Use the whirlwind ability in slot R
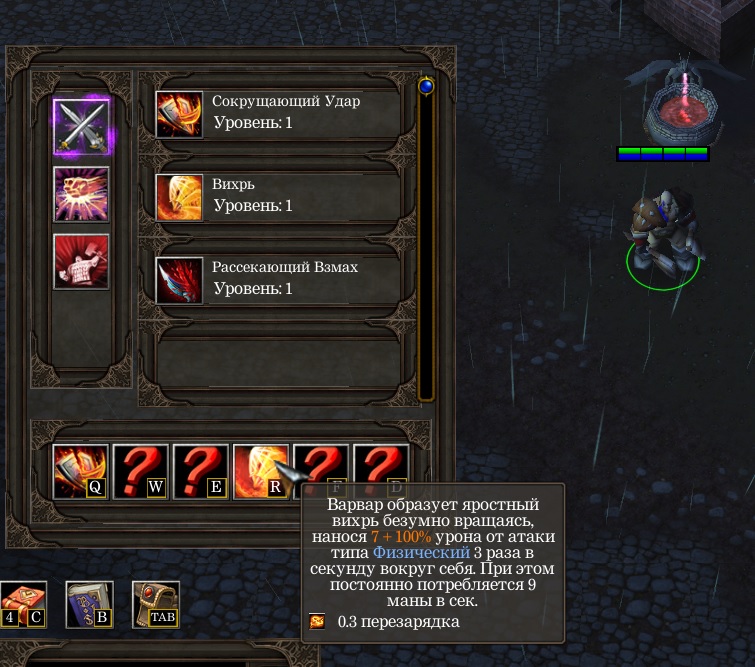Screen dimensions: 755x667 260,471
